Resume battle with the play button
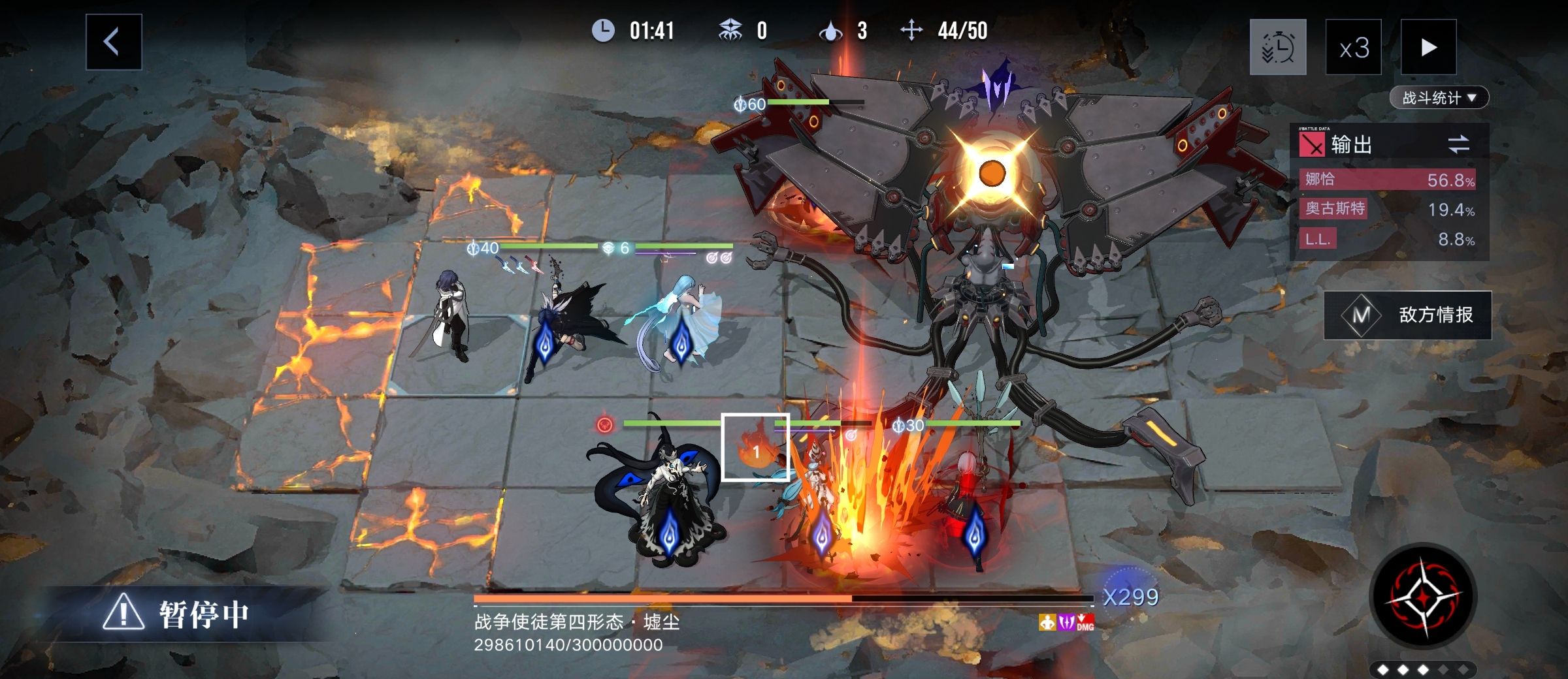Screen dimensions: 1568x679 1428,48
